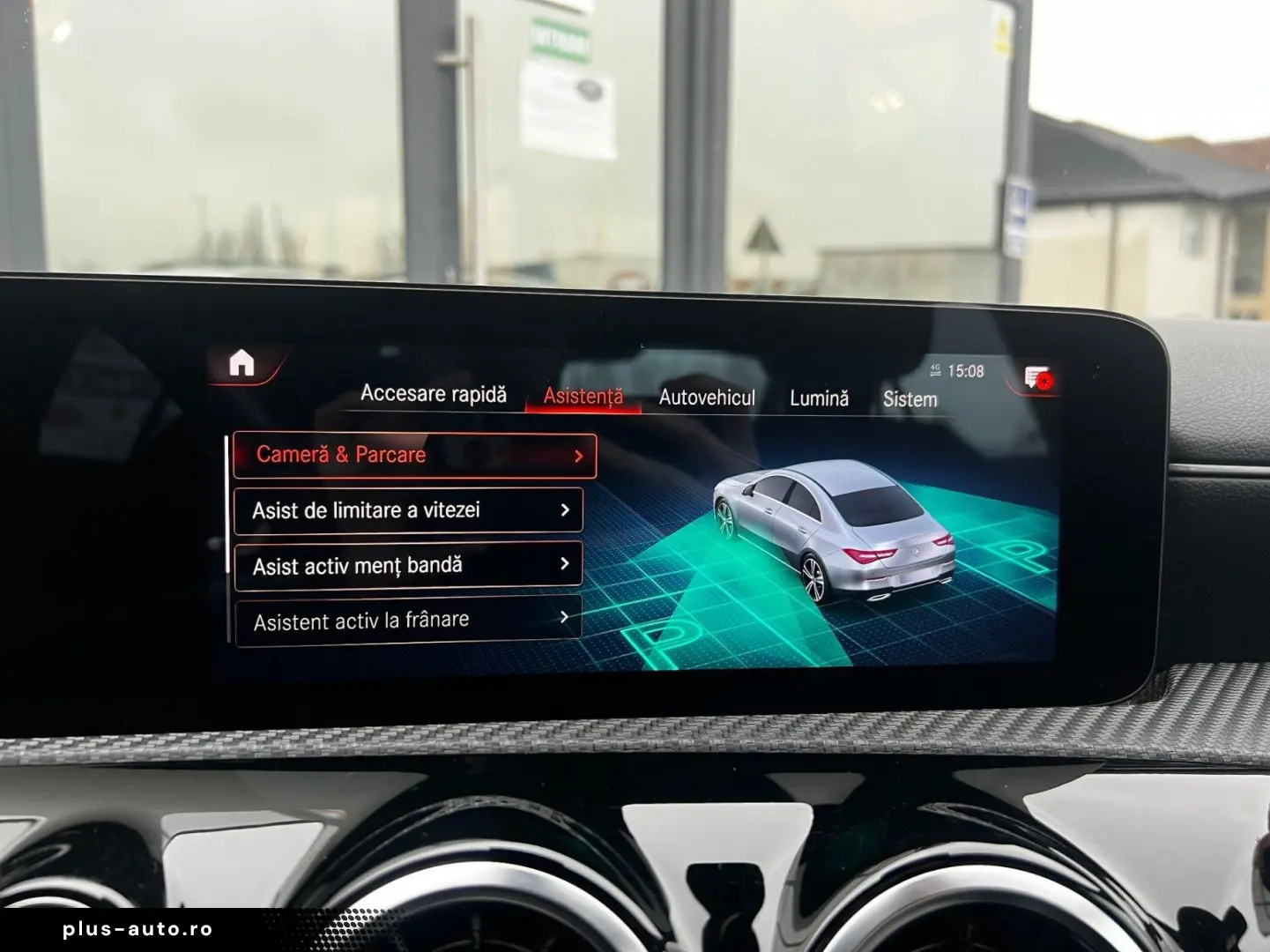Switch to the Autovehicul tab

point(707,398)
